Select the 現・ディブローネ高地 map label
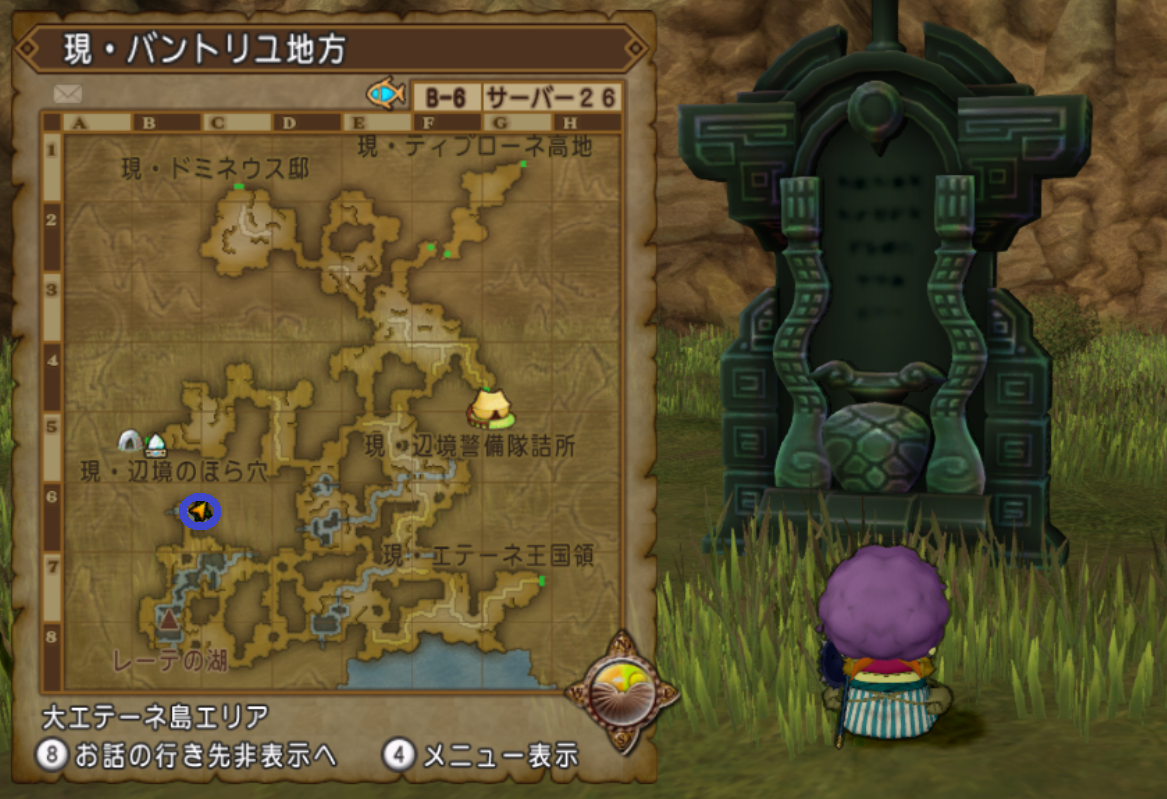 [x=475, y=147]
